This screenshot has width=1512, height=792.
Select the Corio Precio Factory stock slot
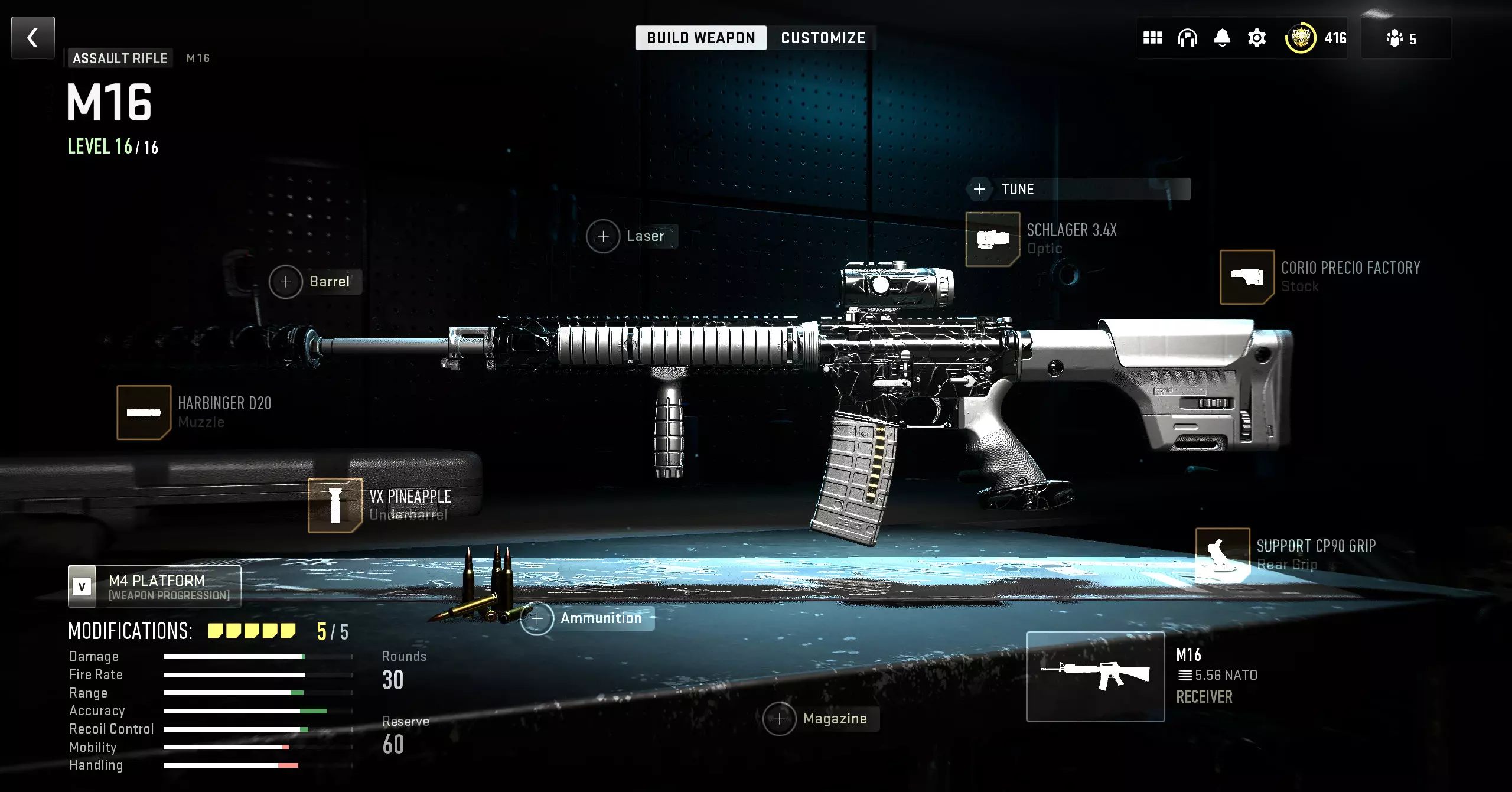[x=1247, y=277]
